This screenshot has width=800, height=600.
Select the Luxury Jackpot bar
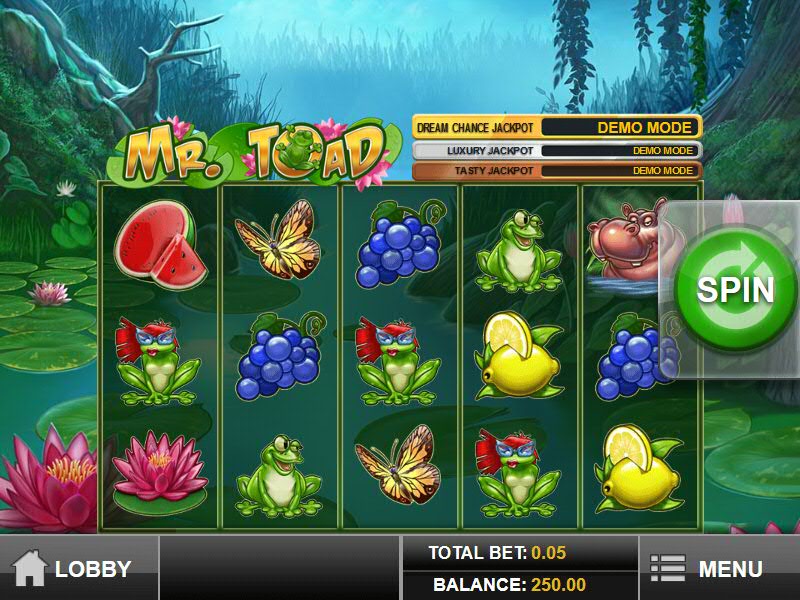[557, 151]
